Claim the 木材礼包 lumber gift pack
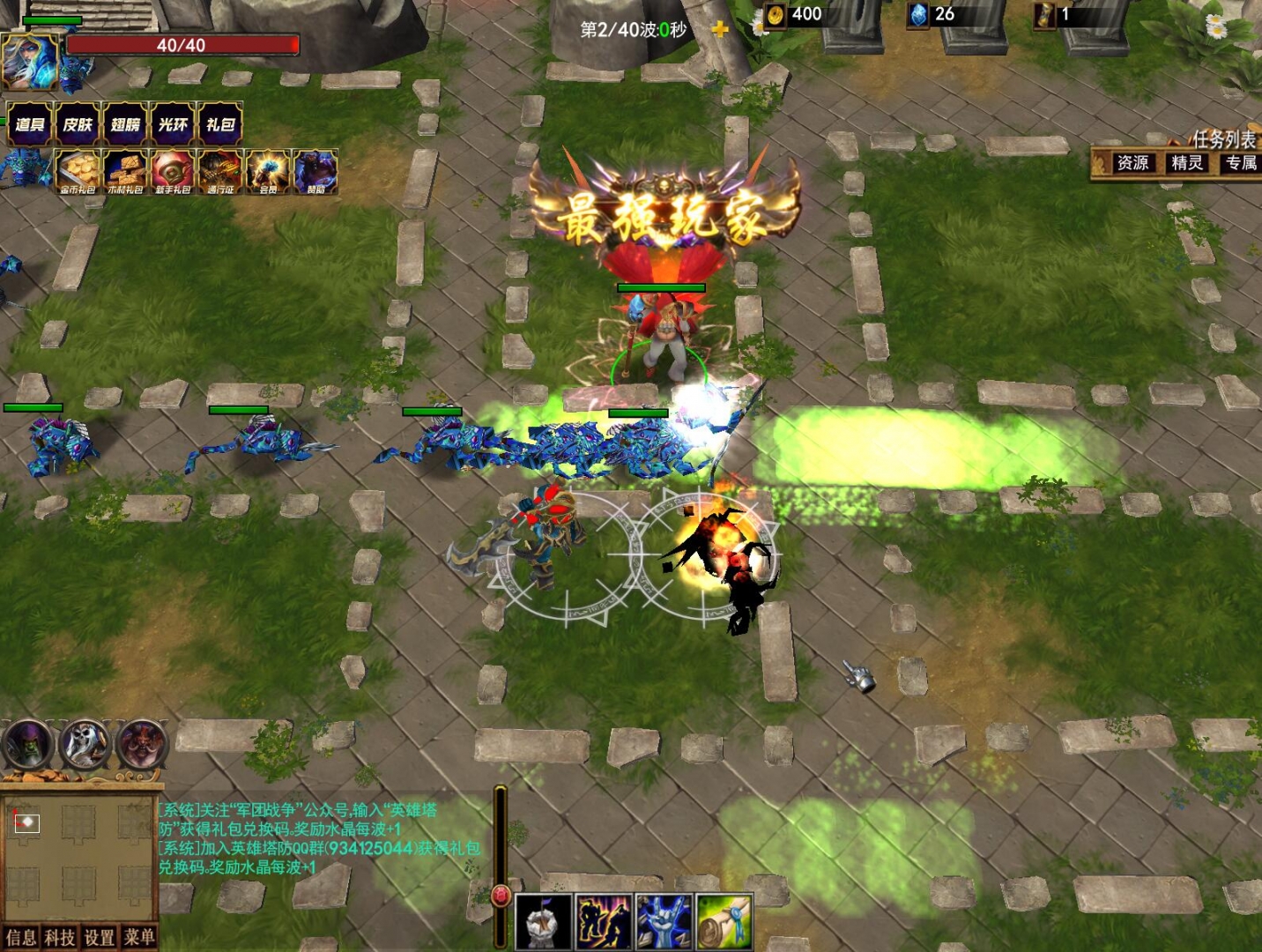 tap(126, 169)
